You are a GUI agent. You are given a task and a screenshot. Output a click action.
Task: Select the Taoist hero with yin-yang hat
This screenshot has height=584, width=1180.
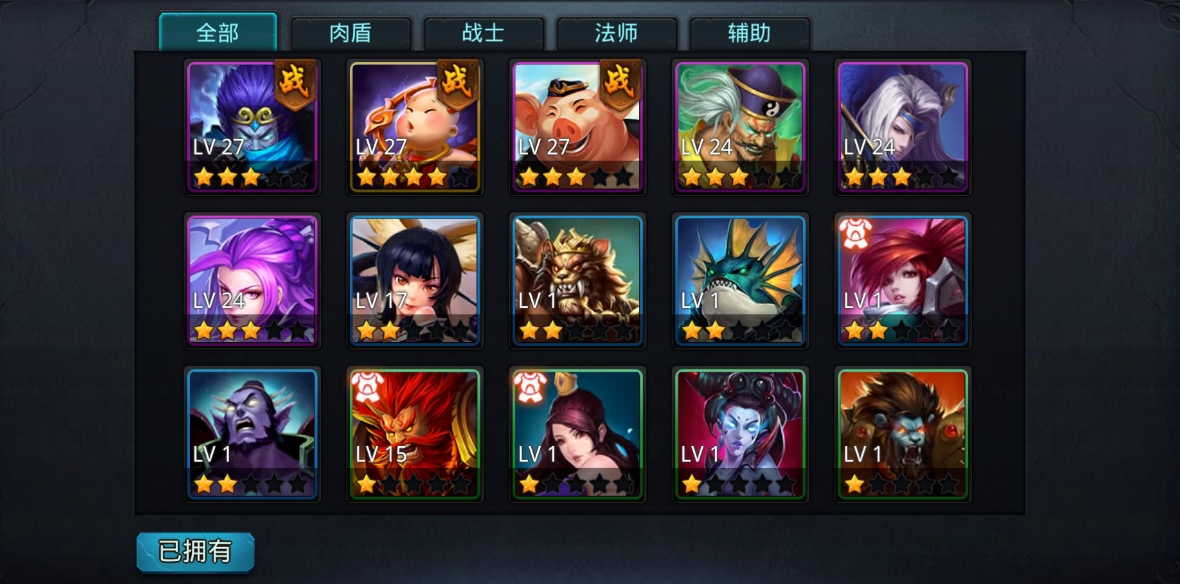click(740, 125)
